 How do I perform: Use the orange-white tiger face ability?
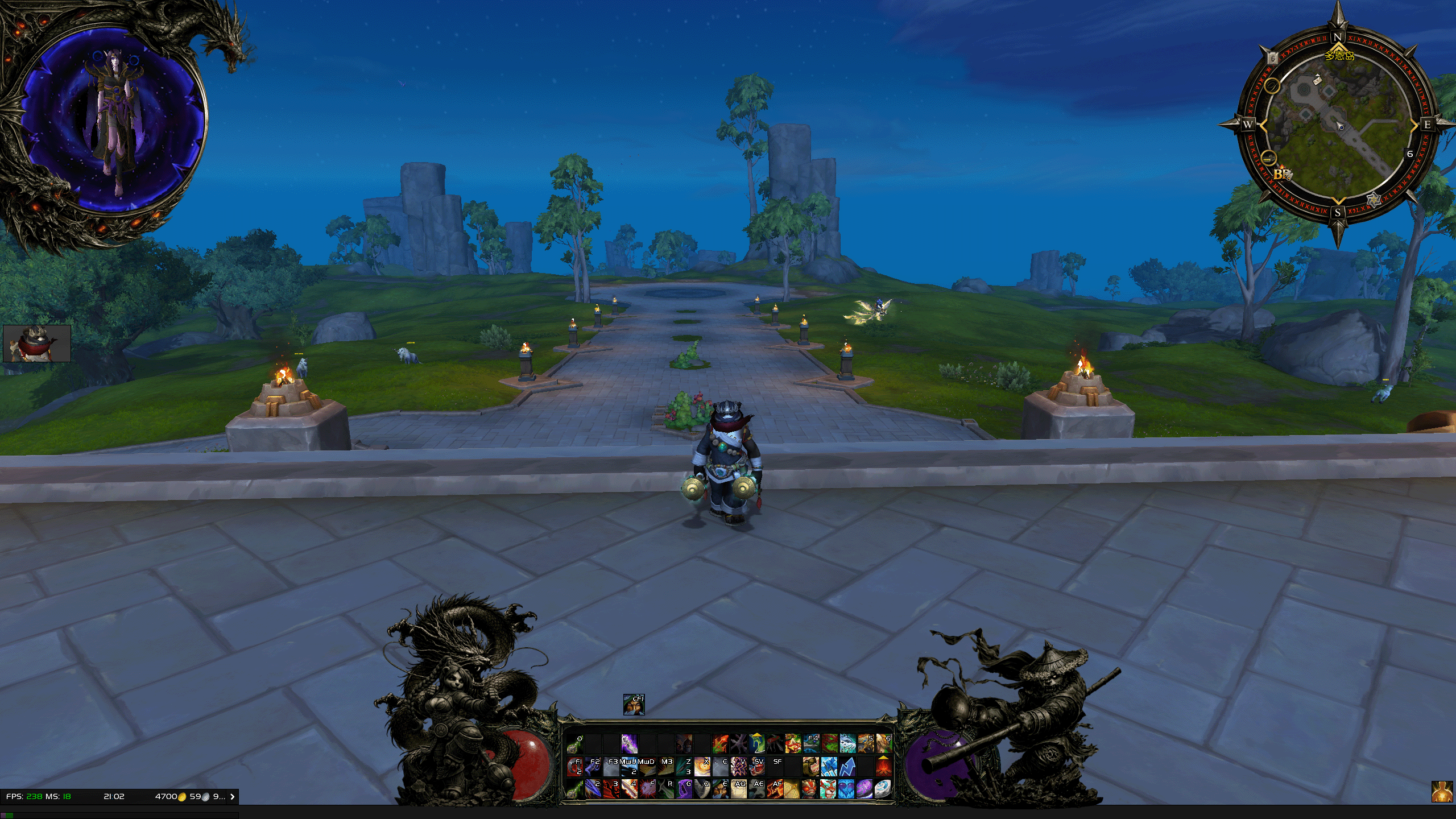click(829, 789)
